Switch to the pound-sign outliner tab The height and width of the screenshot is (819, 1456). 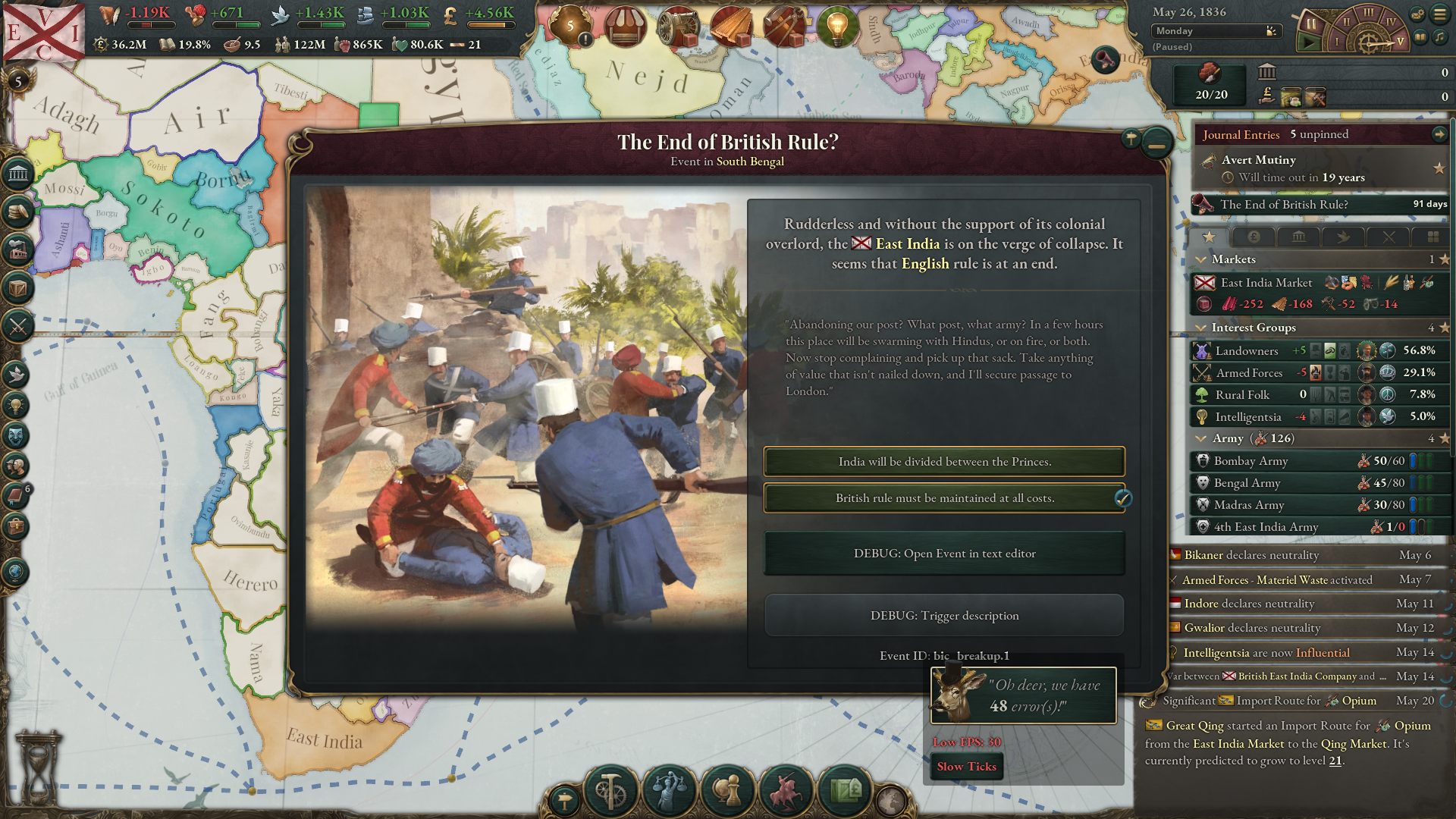tap(1254, 237)
